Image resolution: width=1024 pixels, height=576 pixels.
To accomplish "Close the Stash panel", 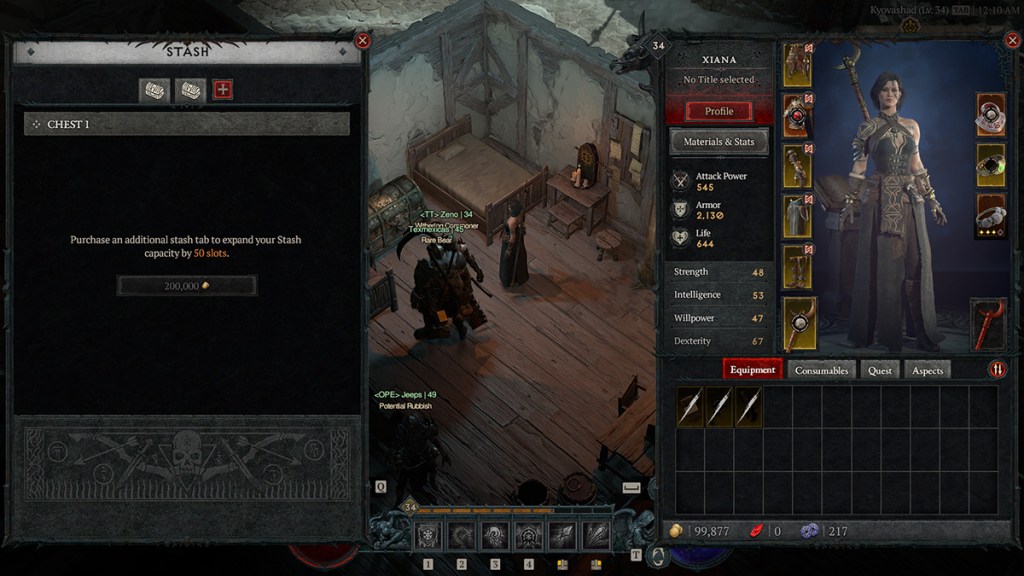I will pyautogui.click(x=363, y=41).
